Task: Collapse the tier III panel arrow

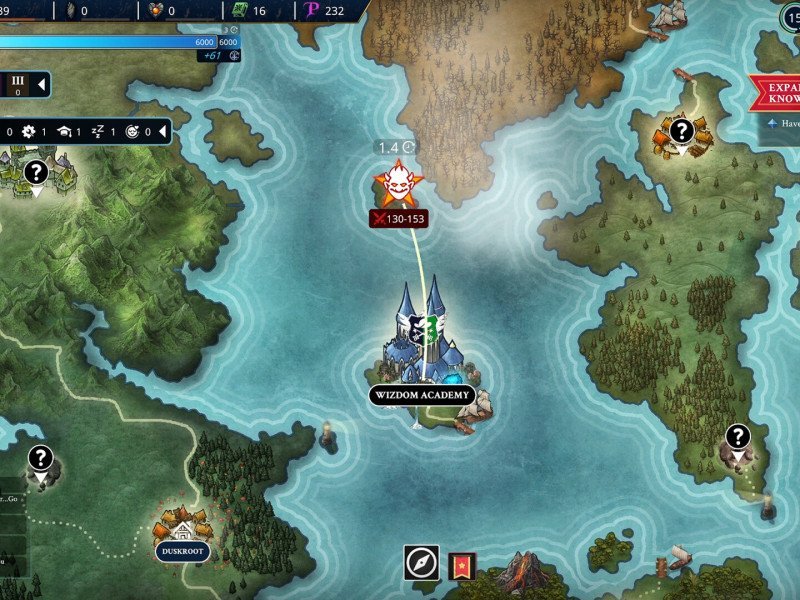Action: coord(41,85)
